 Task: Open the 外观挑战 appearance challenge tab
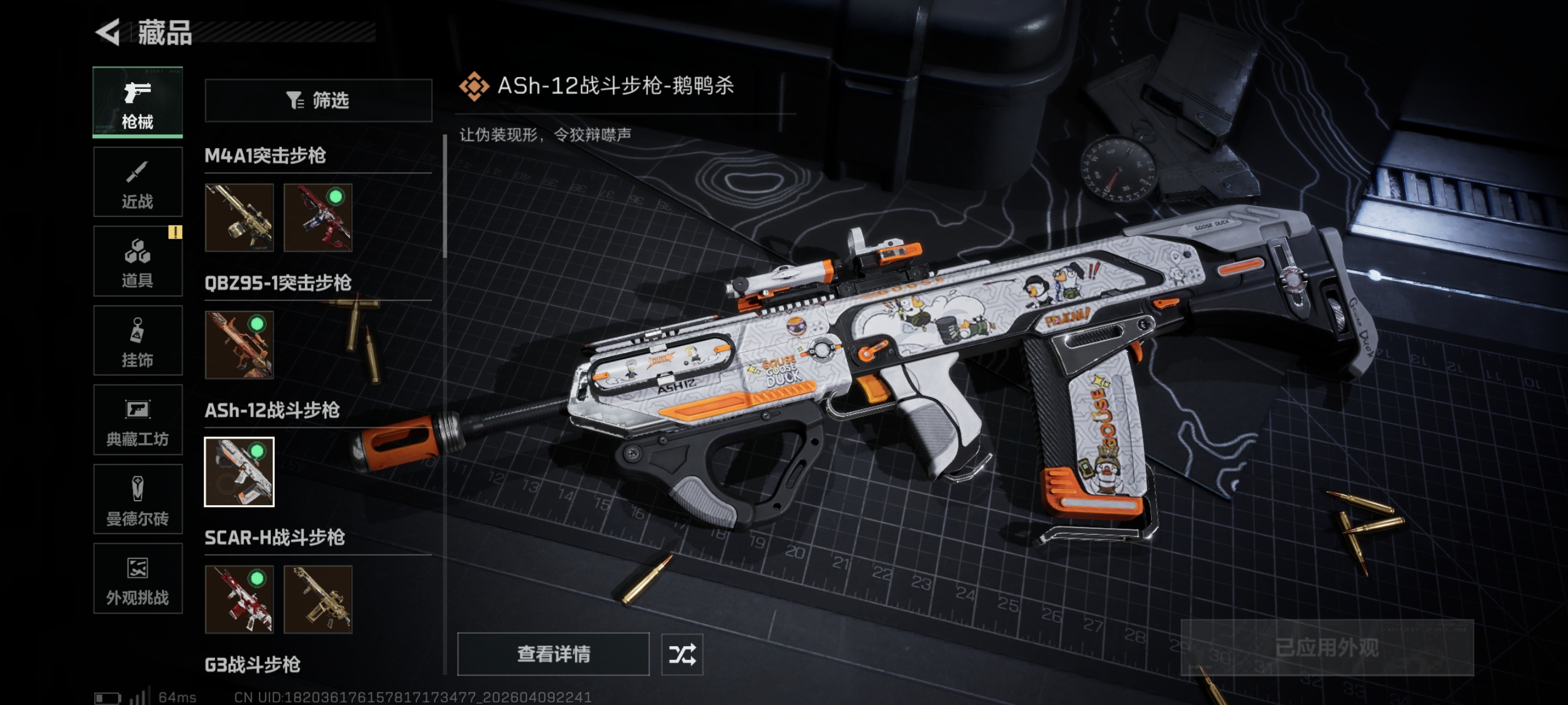(137, 578)
